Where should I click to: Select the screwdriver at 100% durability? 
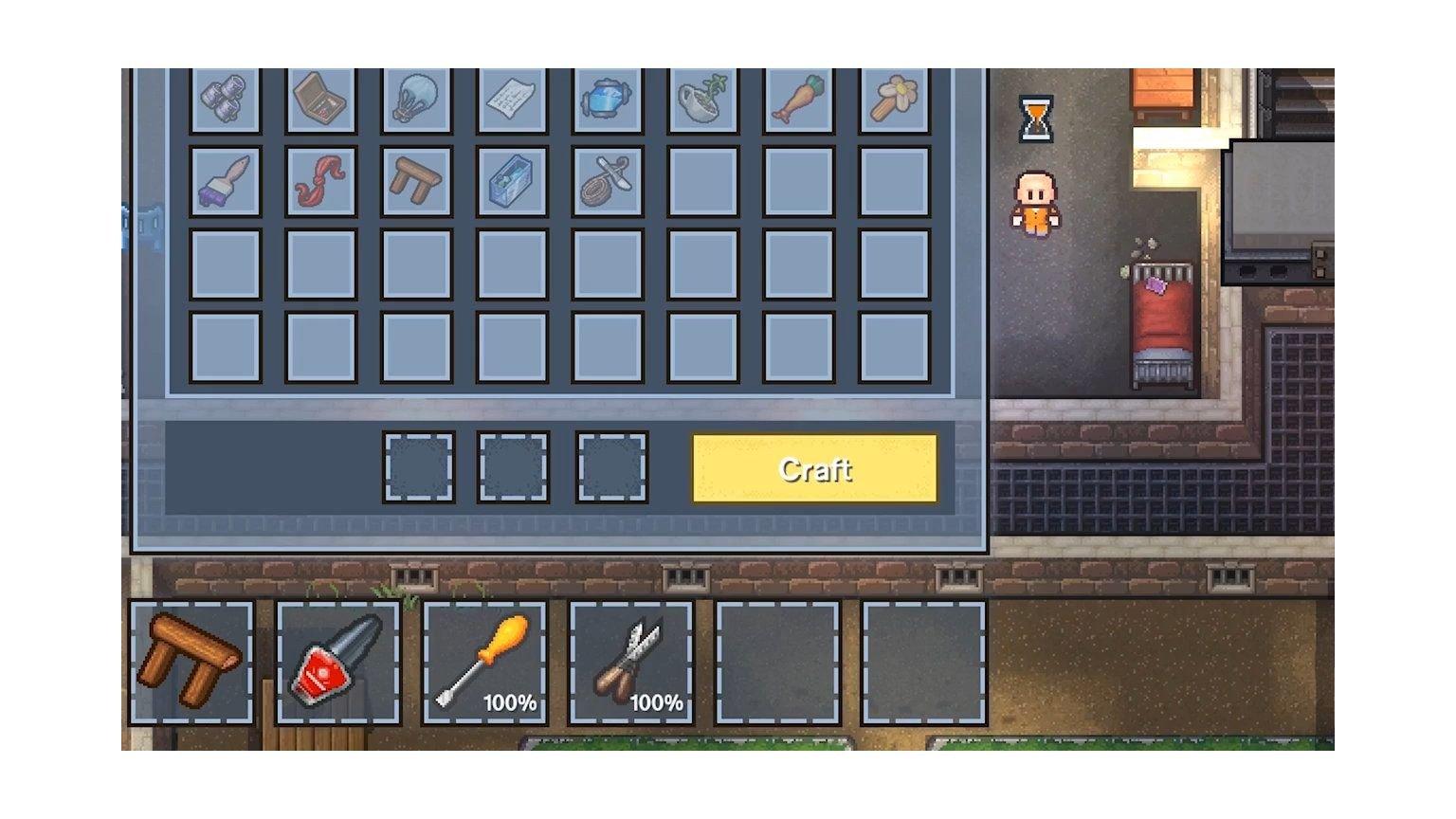[484, 662]
